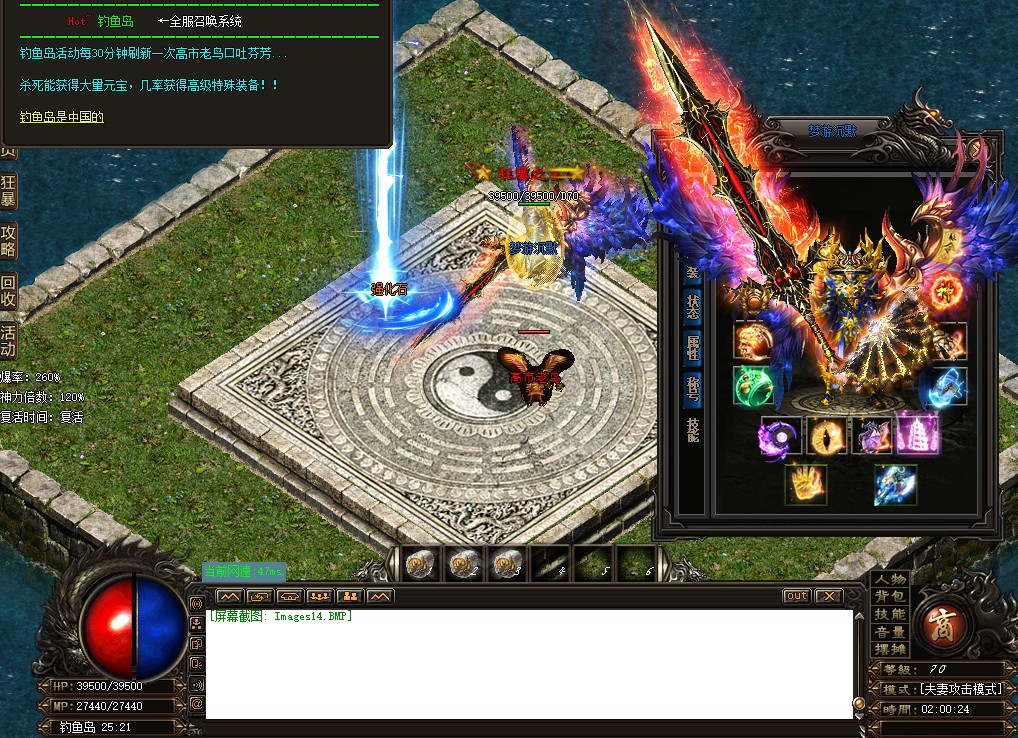Open the 活动 events side button
The image size is (1018, 738).
point(8,341)
